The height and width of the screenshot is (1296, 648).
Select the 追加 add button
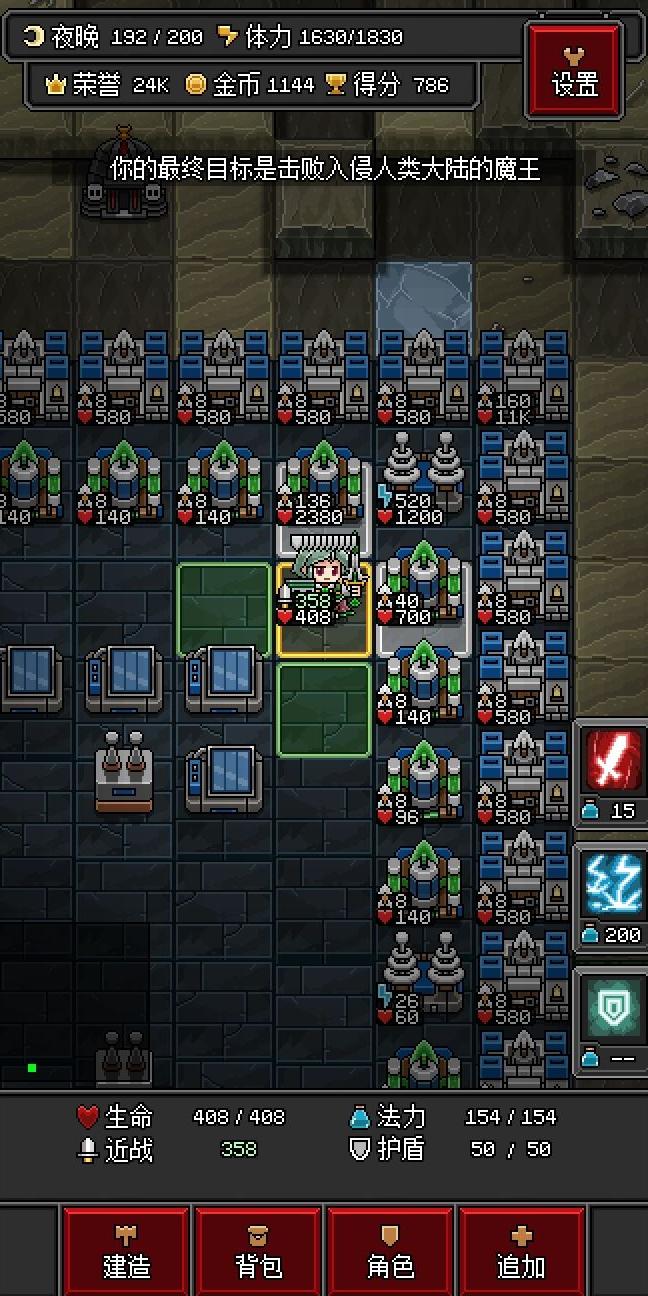tap(522, 1252)
